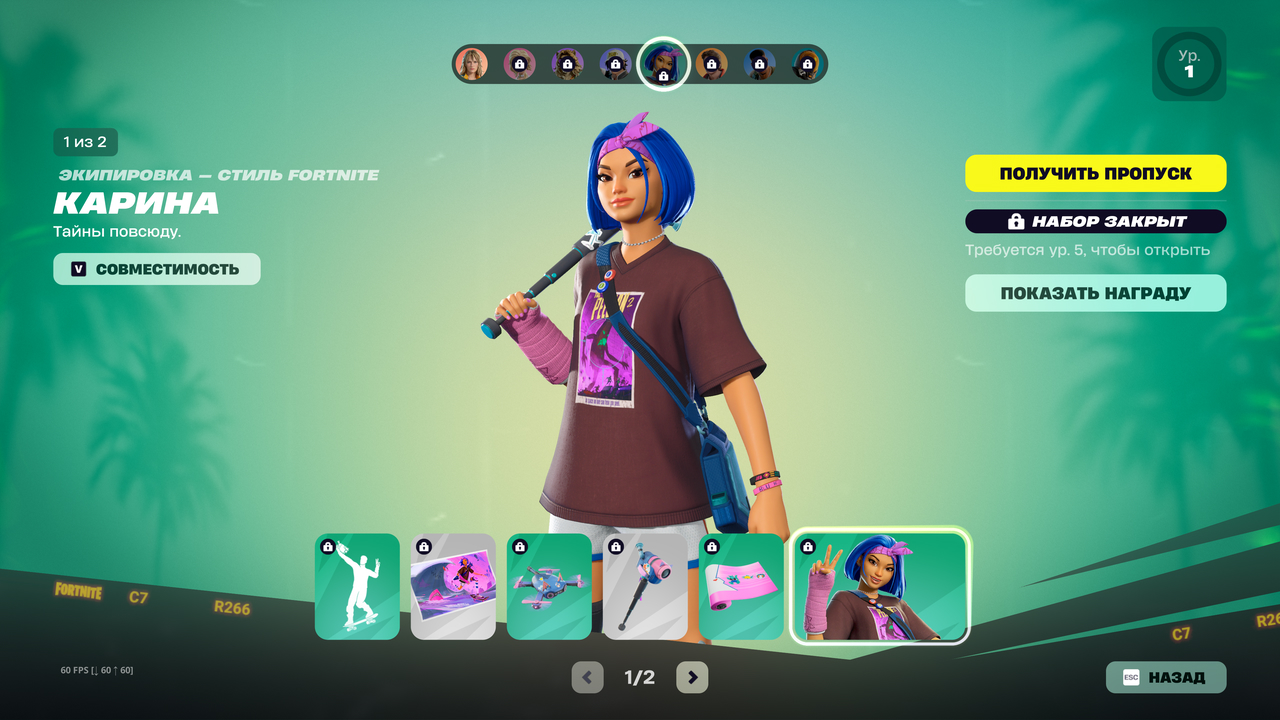Select the skateboard emote reward tile

click(x=357, y=586)
